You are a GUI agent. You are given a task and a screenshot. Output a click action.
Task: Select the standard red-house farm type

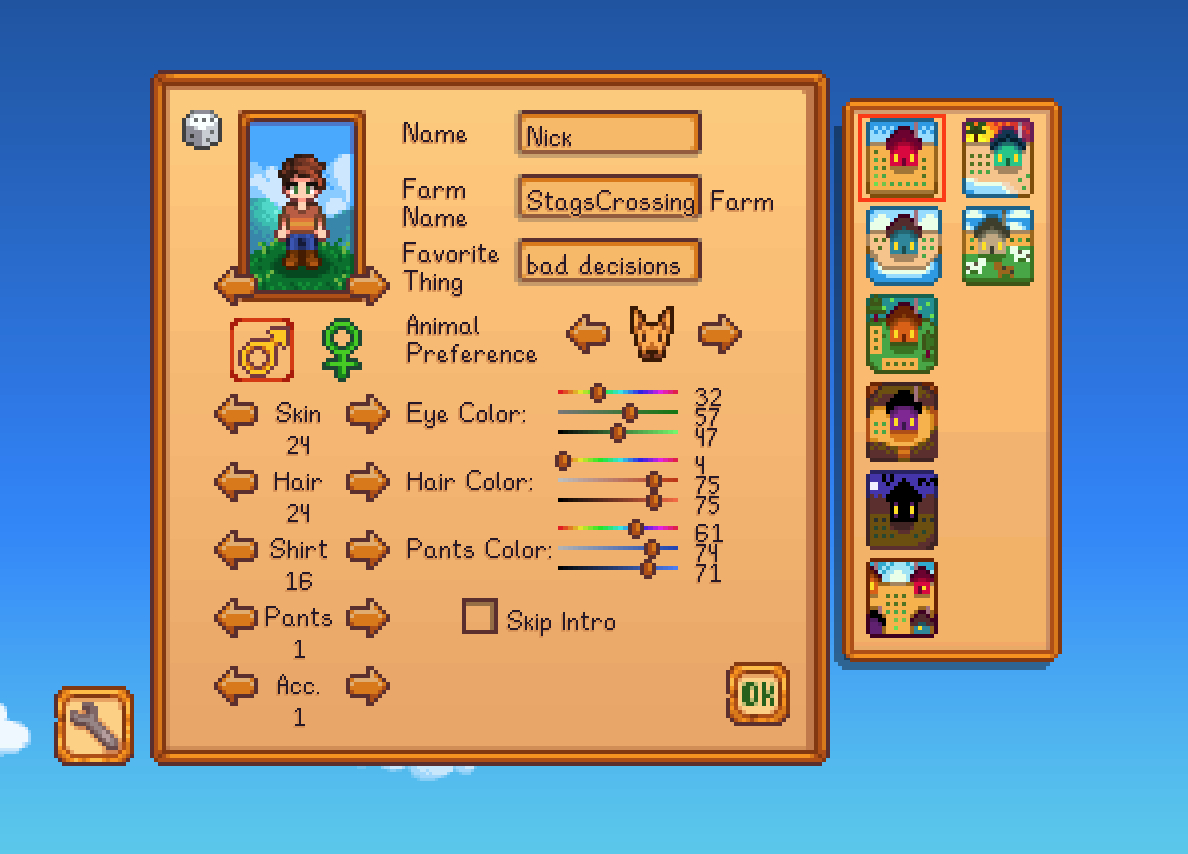click(x=902, y=158)
